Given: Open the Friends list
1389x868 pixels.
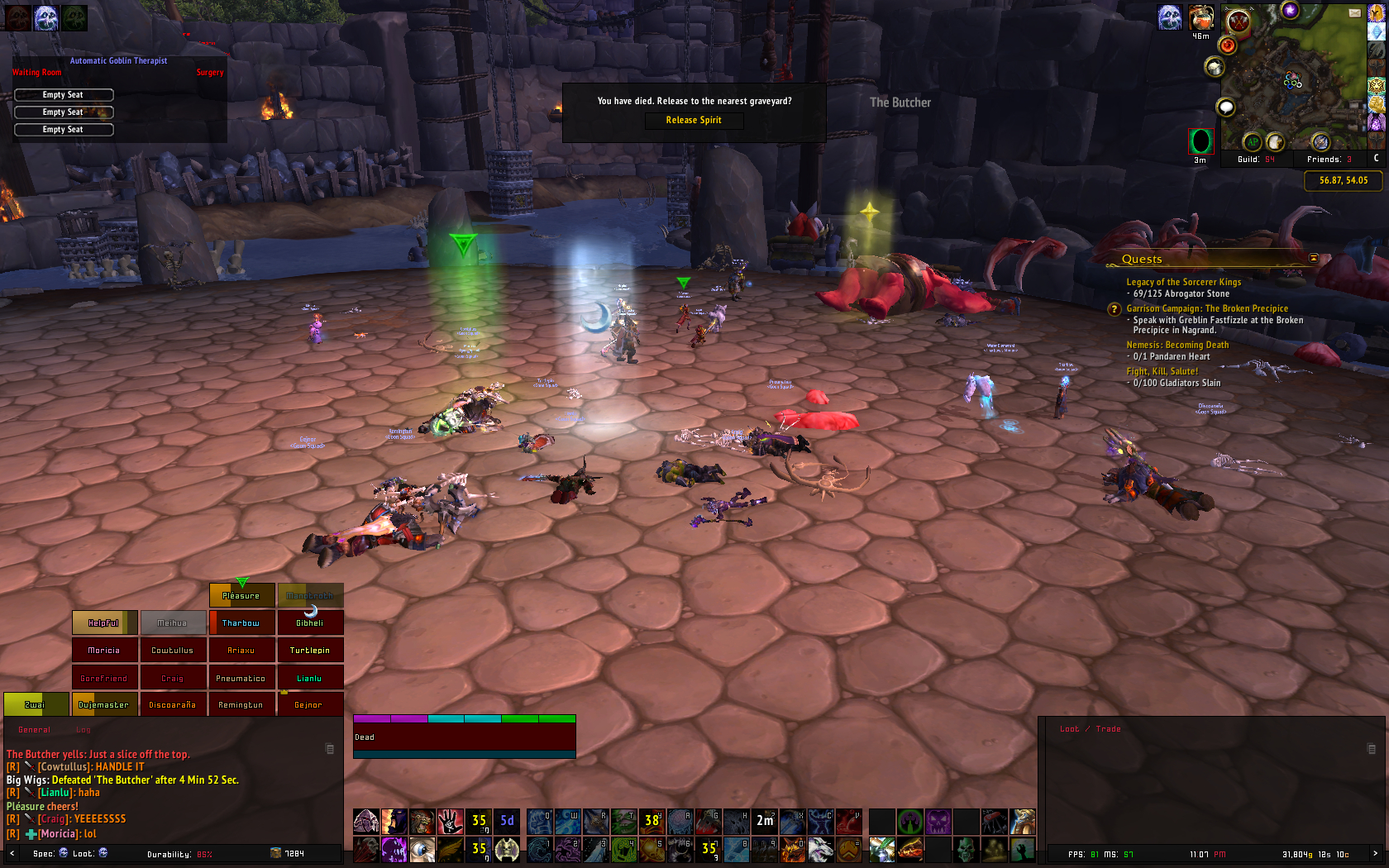Looking at the screenshot, I should (1329, 160).
